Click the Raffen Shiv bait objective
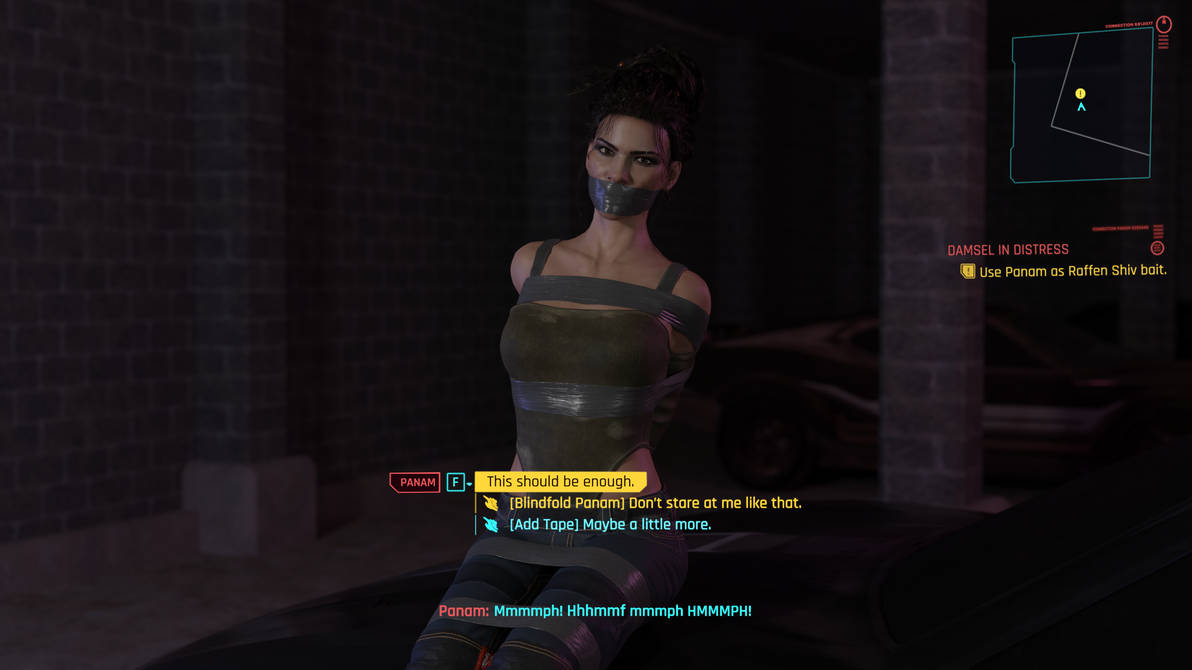Image resolution: width=1192 pixels, height=670 pixels. click(x=1072, y=271)
